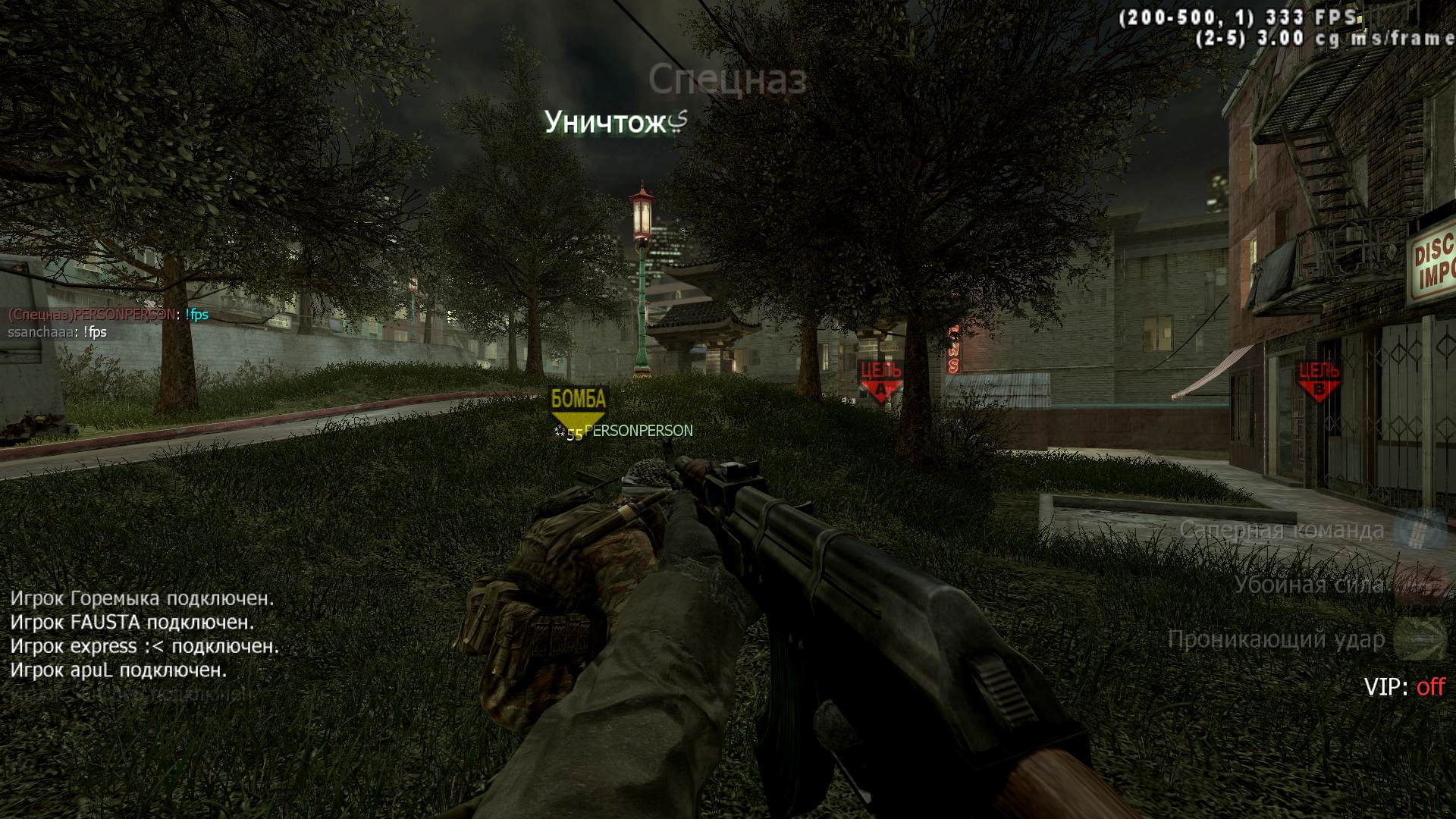
Task: Click the Убойная сила perk icon
Action: tap(1423, 585)
